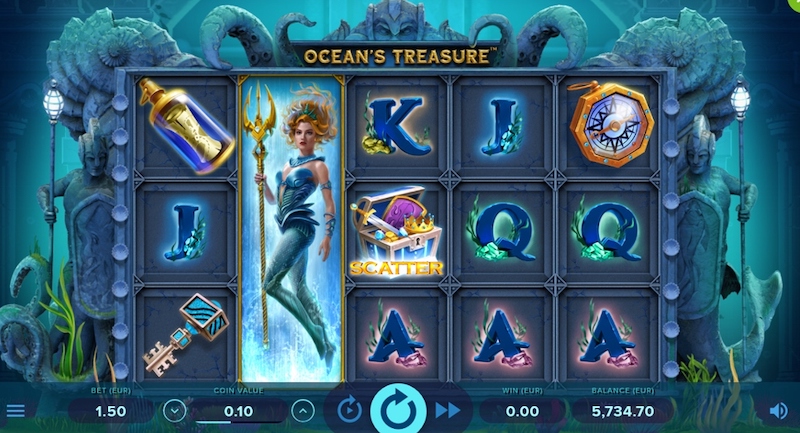Image resolution: width=800 pixels, height=433 pixels.
Task: Open the hamburger menu
Action: point(15,410)
